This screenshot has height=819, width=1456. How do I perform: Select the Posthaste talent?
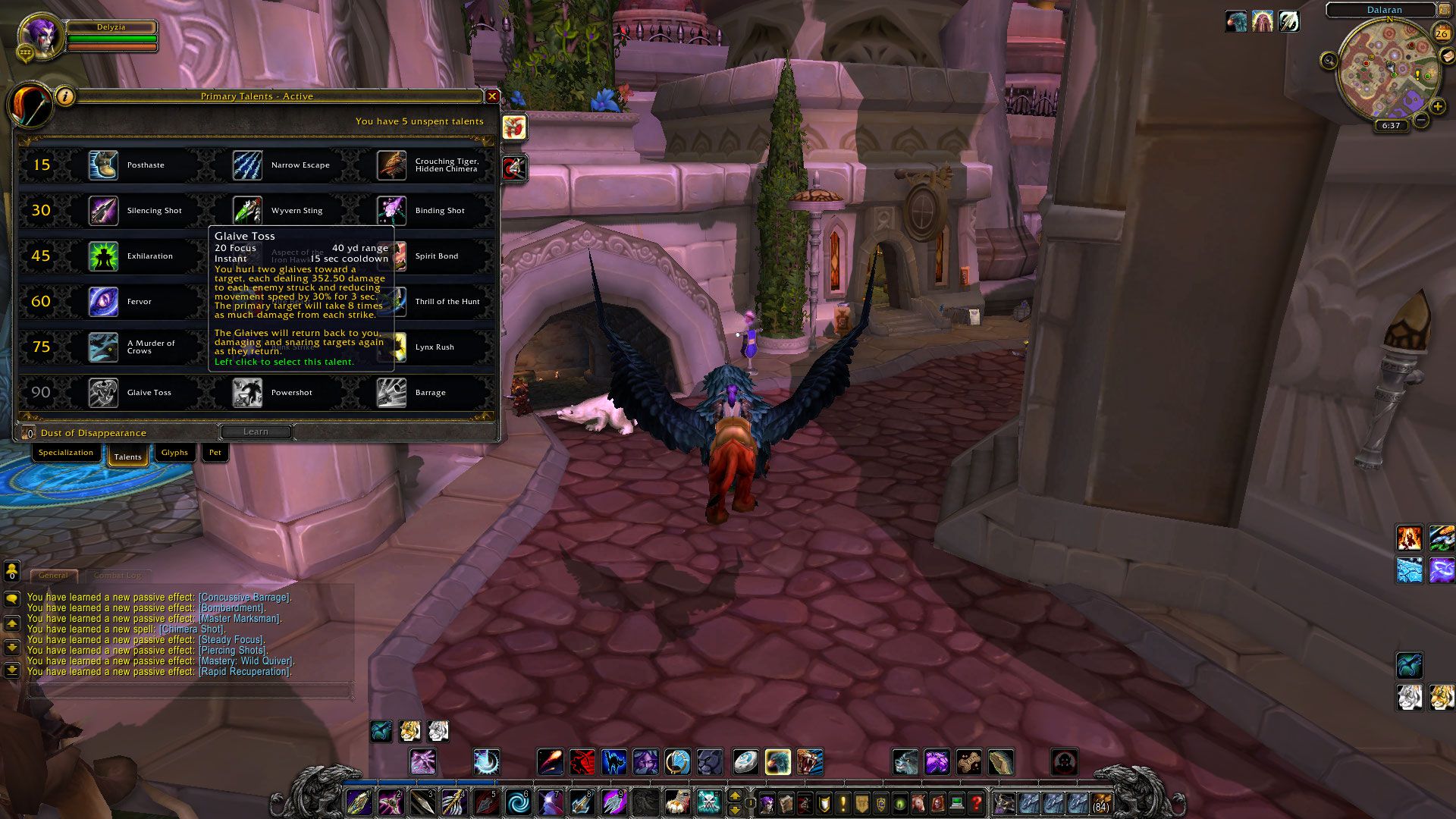click(x=103, y=165)
